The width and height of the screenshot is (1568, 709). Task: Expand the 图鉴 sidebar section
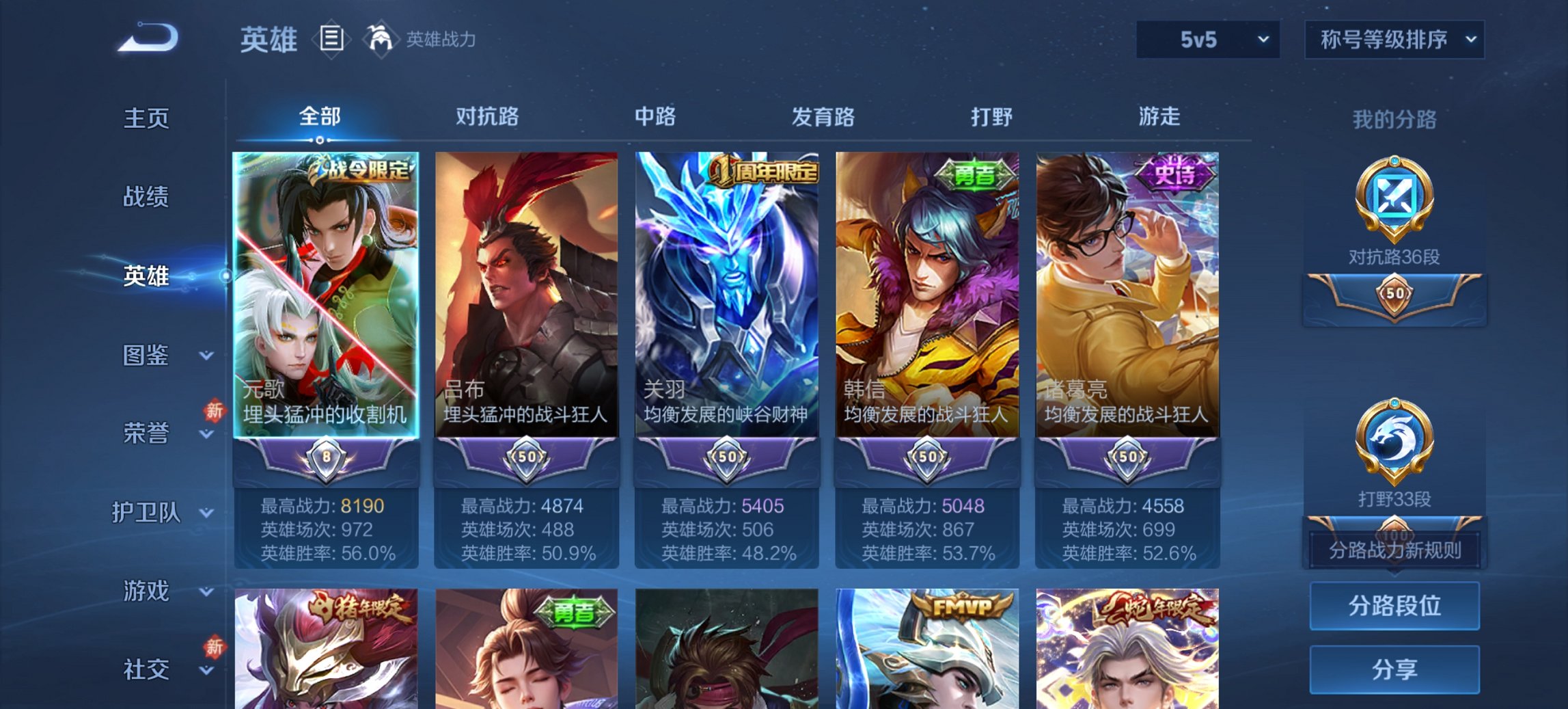pos(147,356)
